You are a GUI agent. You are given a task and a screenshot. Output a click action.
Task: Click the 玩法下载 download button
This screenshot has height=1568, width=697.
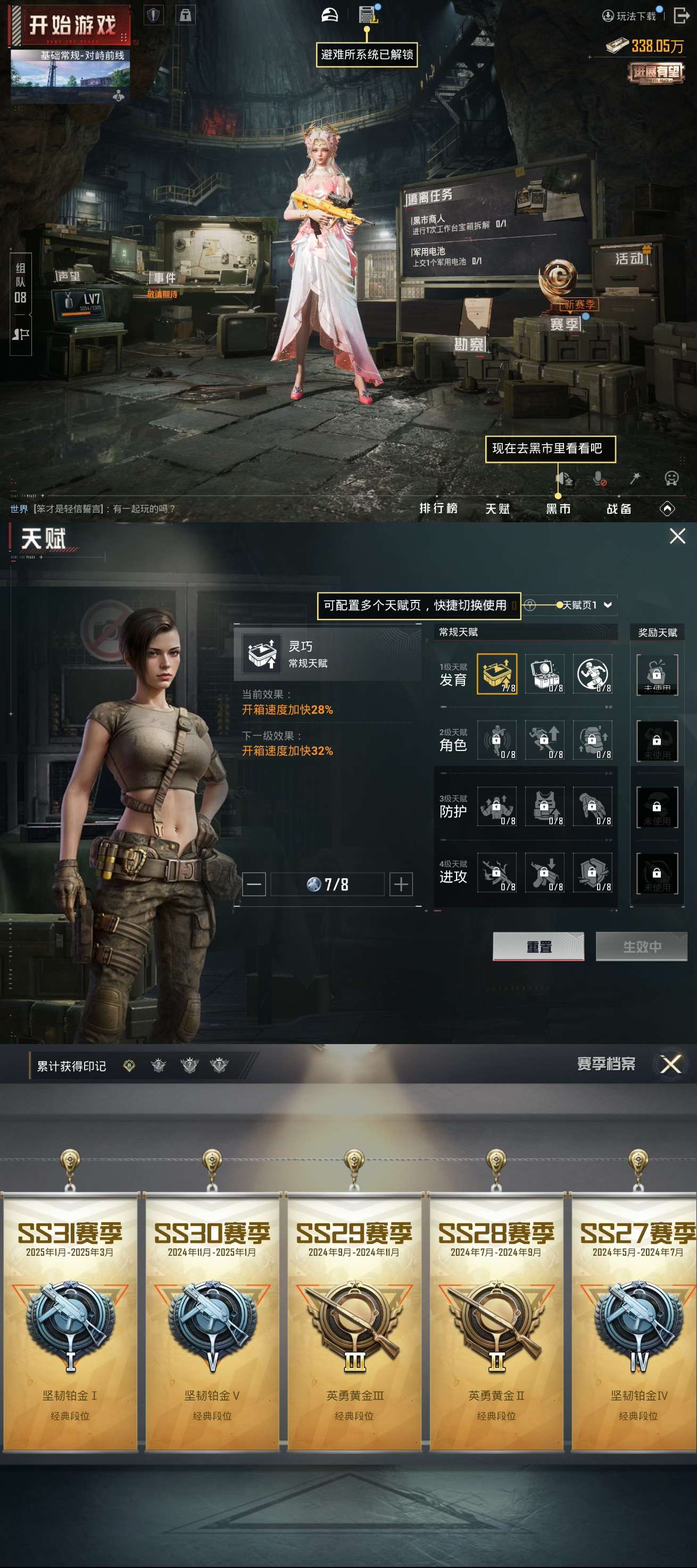coord(629,16)
